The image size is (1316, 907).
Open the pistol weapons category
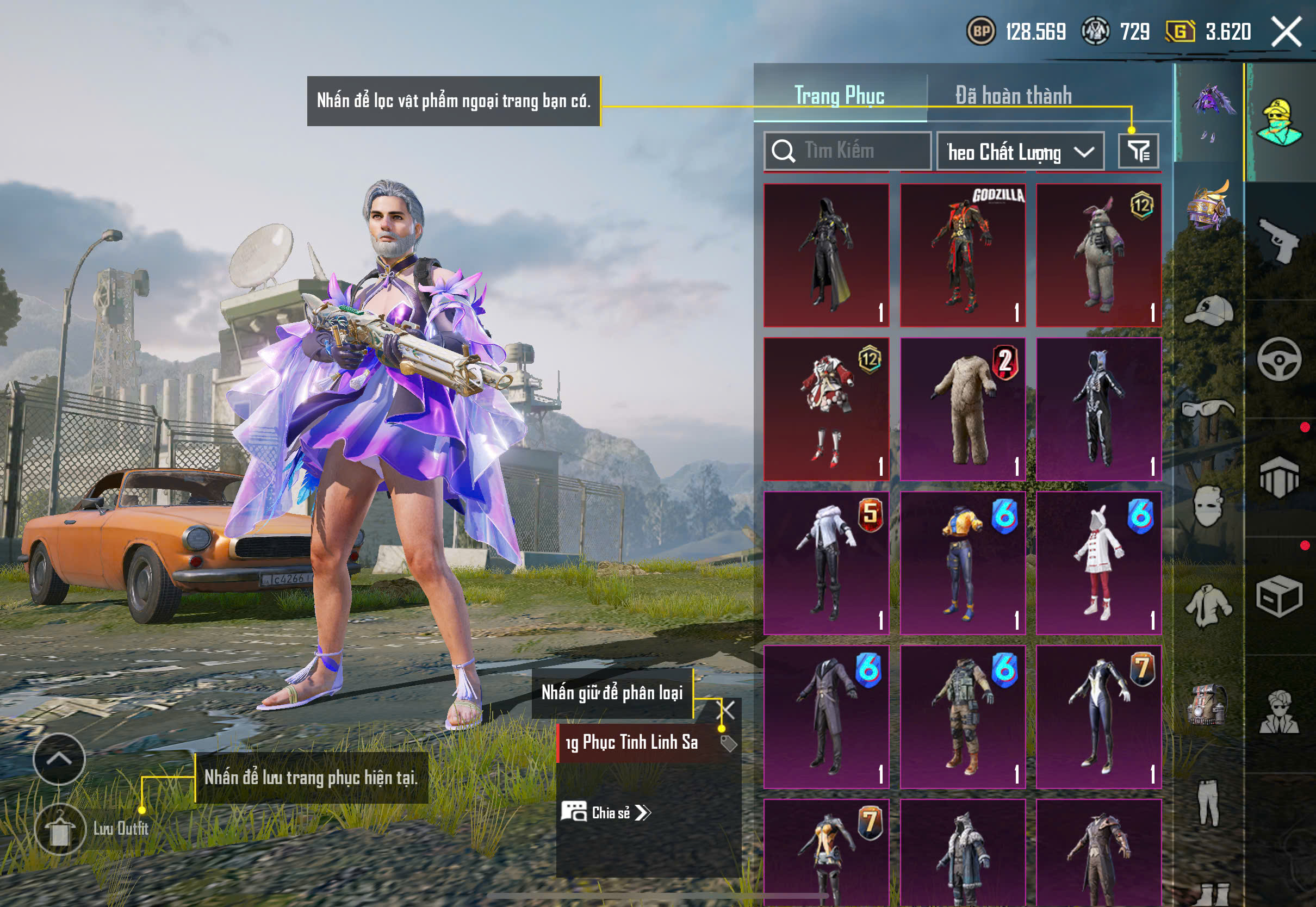click(1279, 240)
